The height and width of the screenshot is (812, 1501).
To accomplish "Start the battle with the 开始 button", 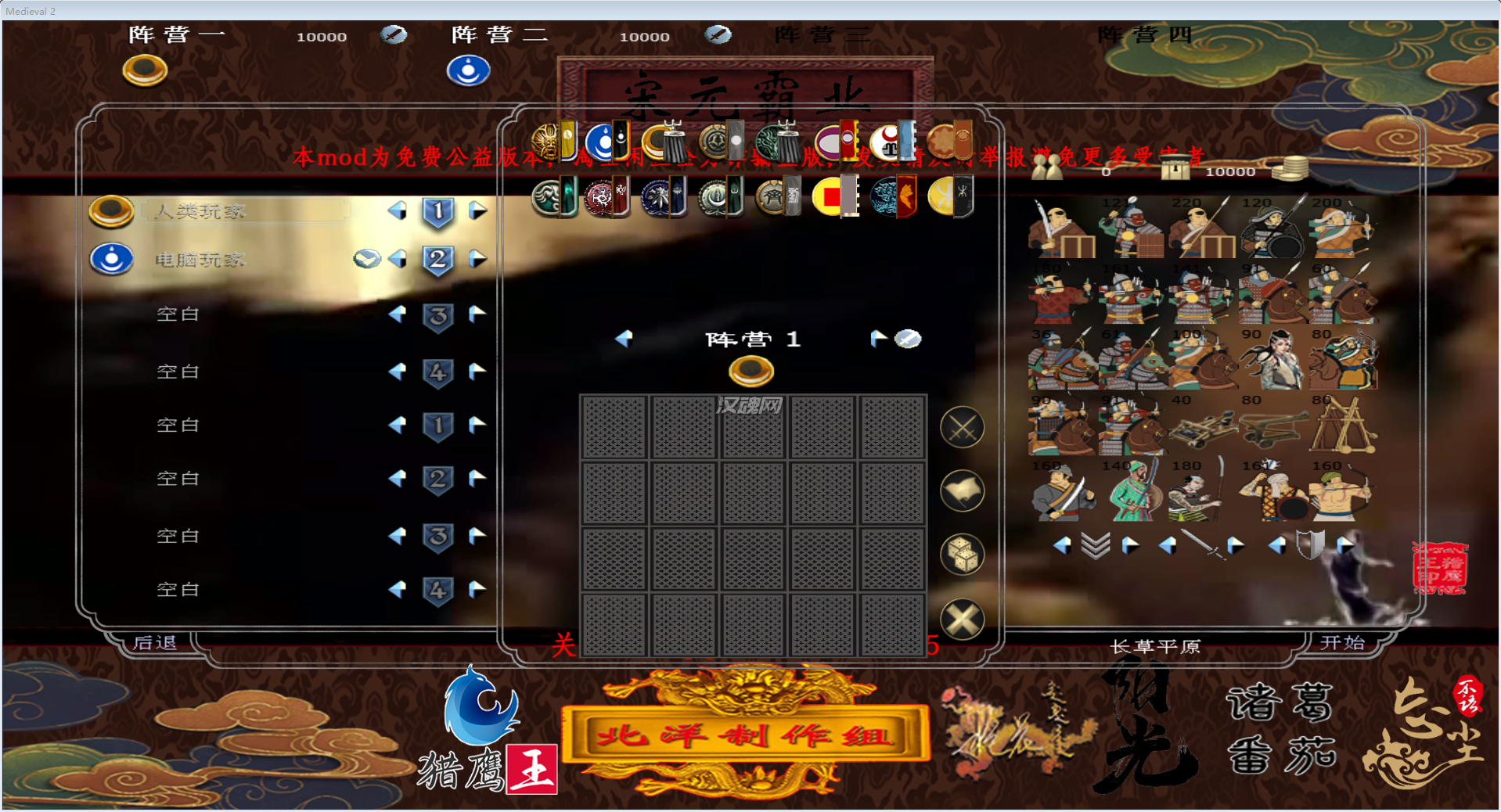I will [1342, 642].
